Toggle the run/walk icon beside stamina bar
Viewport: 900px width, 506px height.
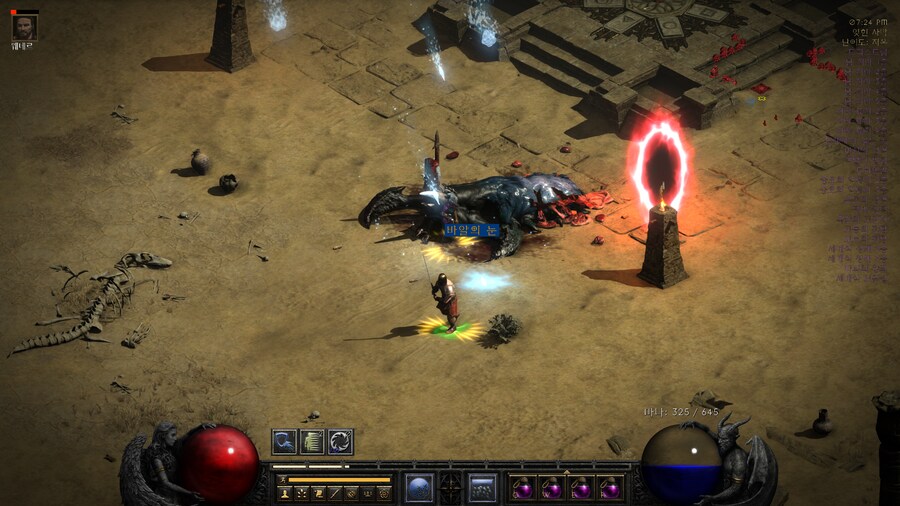[283, 480]
